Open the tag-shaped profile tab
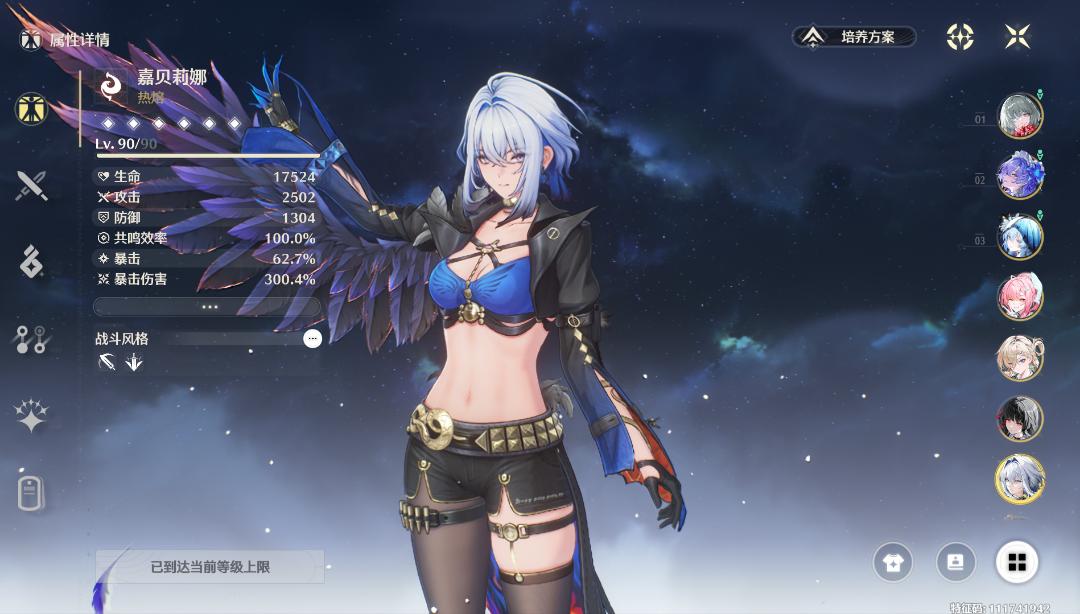Viewport: 1080px width, 614px height. [31, 493]
